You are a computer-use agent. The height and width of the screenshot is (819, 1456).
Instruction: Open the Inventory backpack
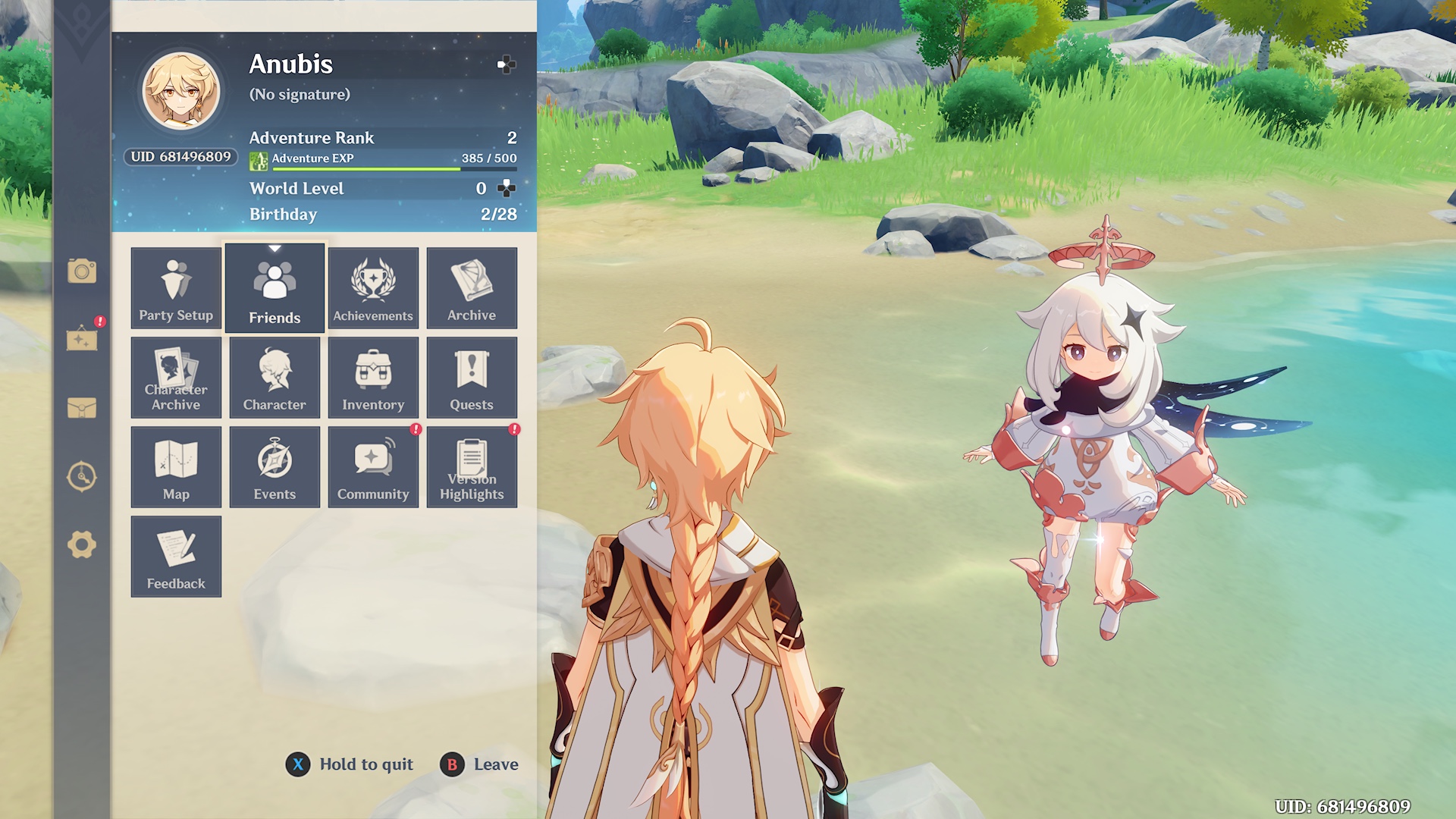click(373, 378)
